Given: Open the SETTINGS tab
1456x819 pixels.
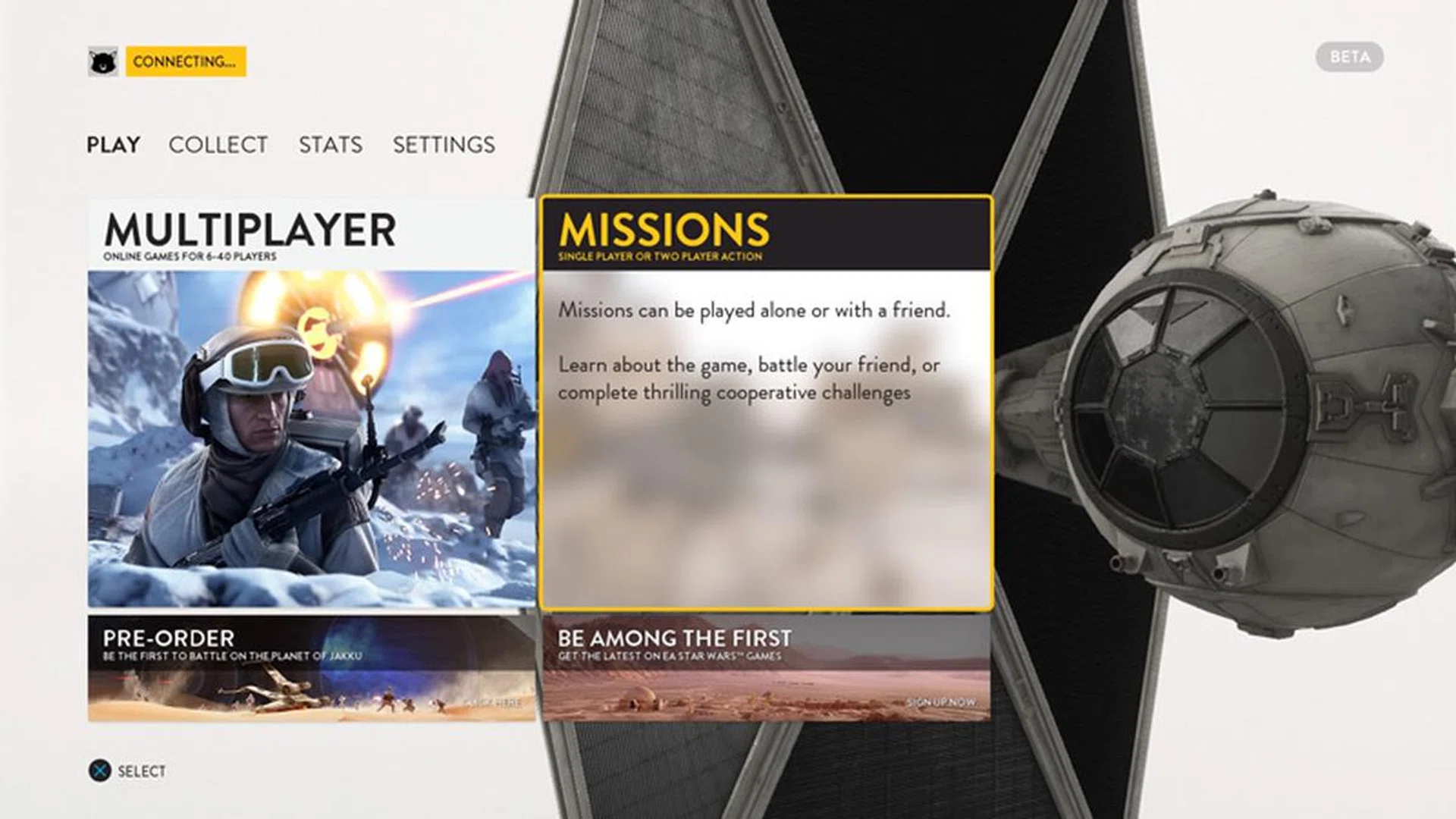Looking at the screenshot, I should tap(444, 145).
